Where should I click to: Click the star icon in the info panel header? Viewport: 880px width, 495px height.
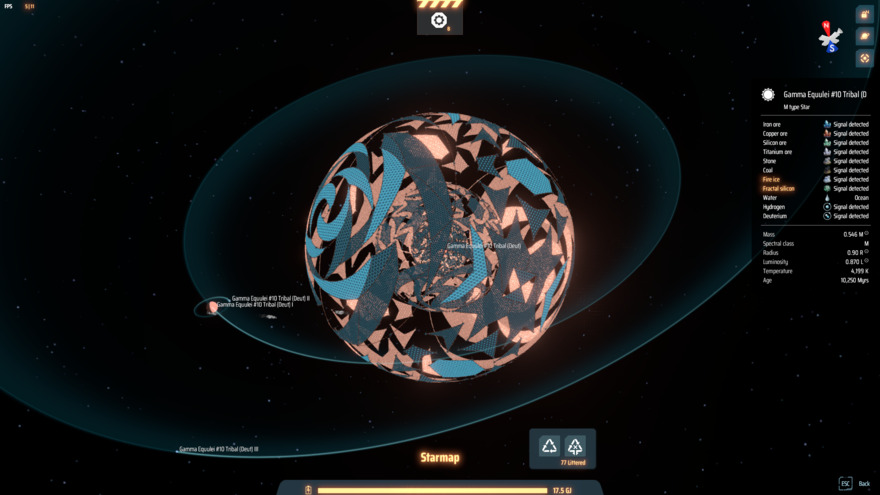click(x=768, y=95)
